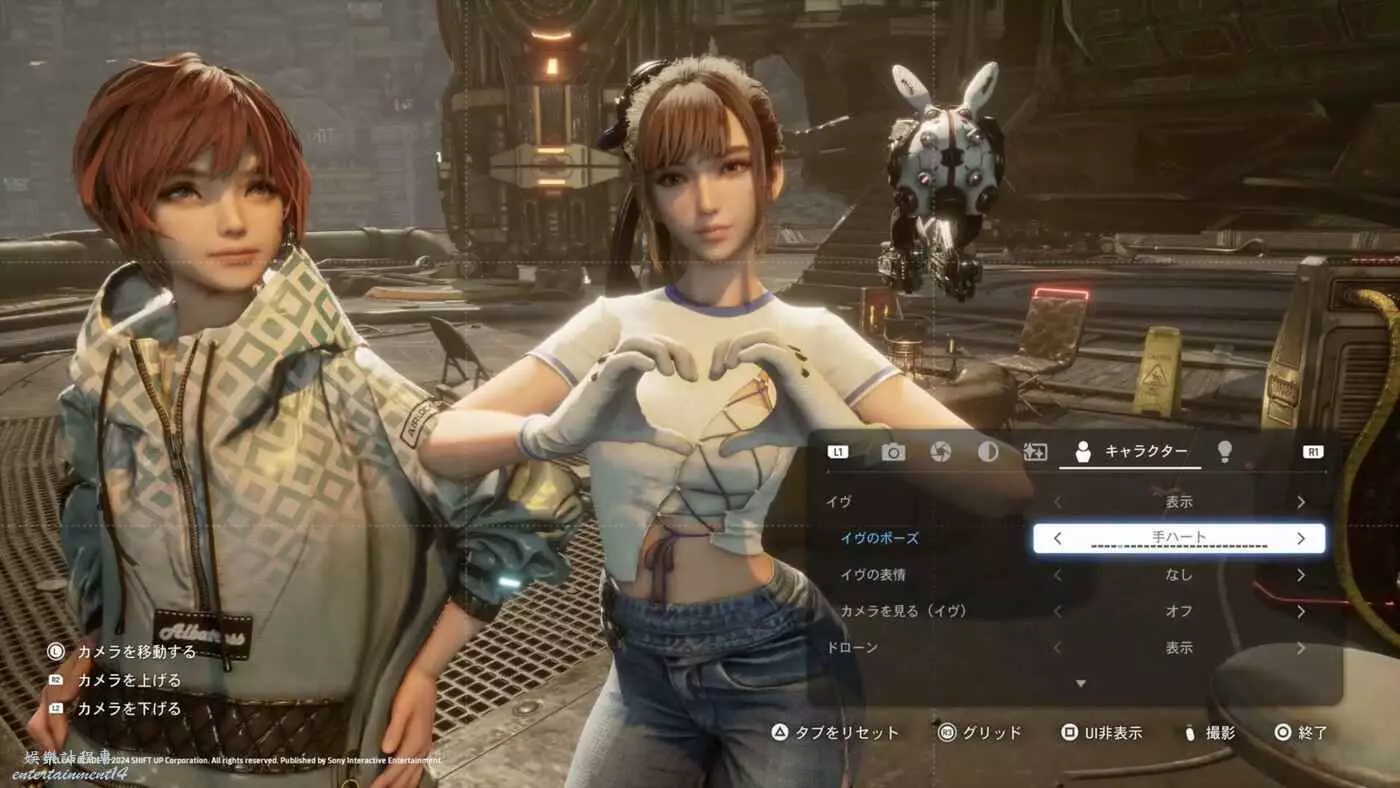This screenshot has height=788, width=1400.
Task: Select the キャラクター tab
Action: (x=1130, y=452)
